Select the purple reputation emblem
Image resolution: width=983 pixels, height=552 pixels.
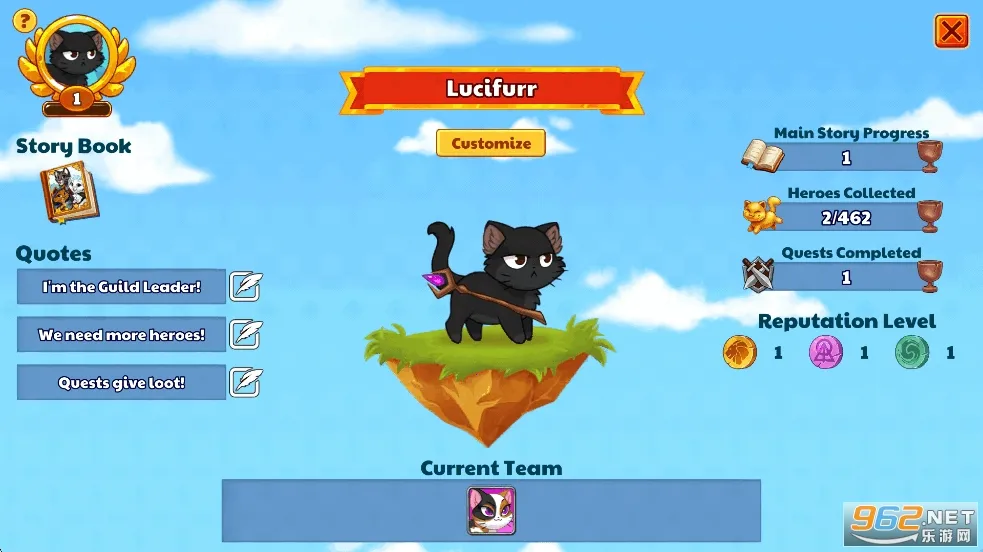coord(825,352)
